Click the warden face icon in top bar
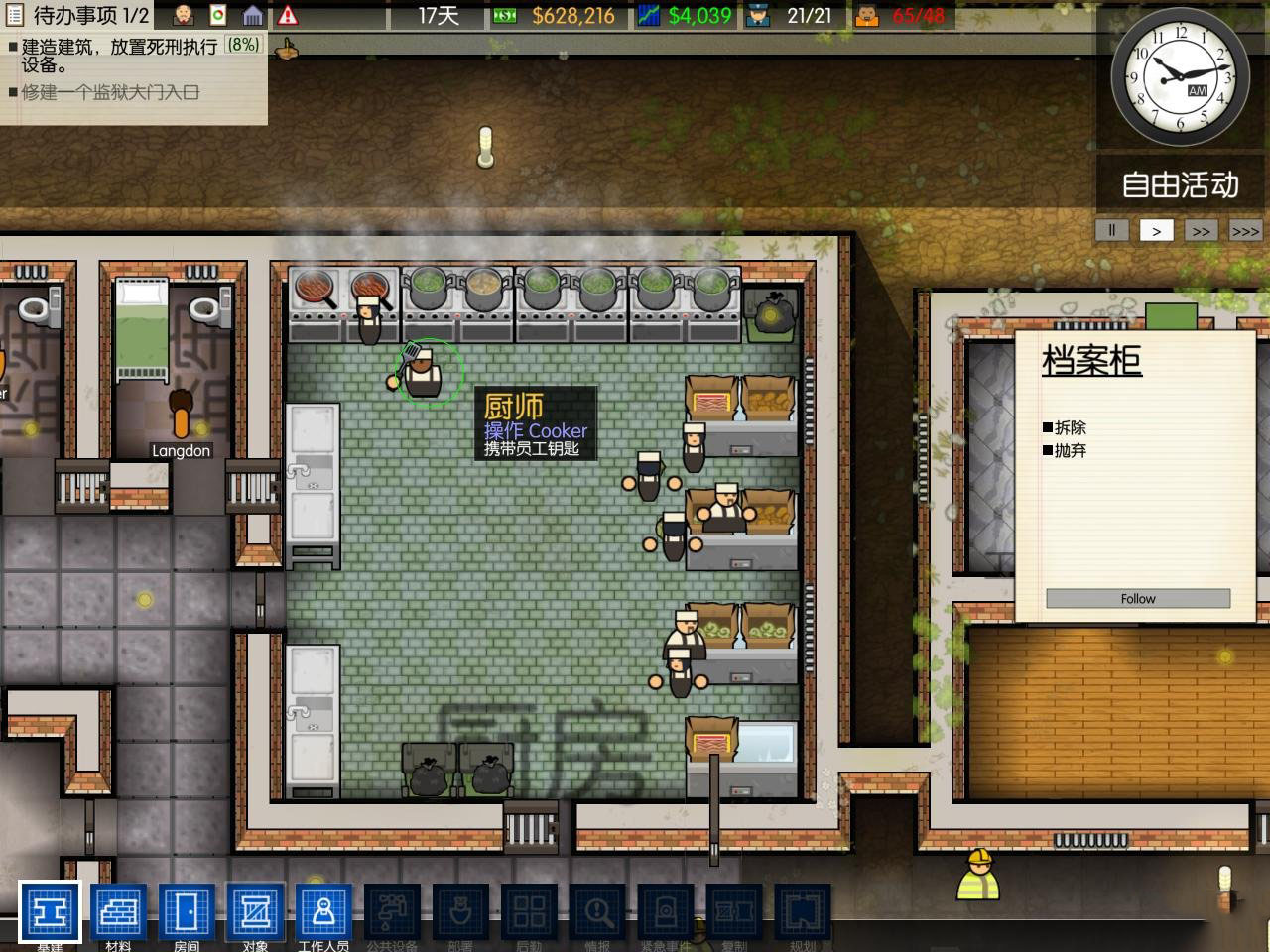The image size is (1270, 952). pos(184,15)
